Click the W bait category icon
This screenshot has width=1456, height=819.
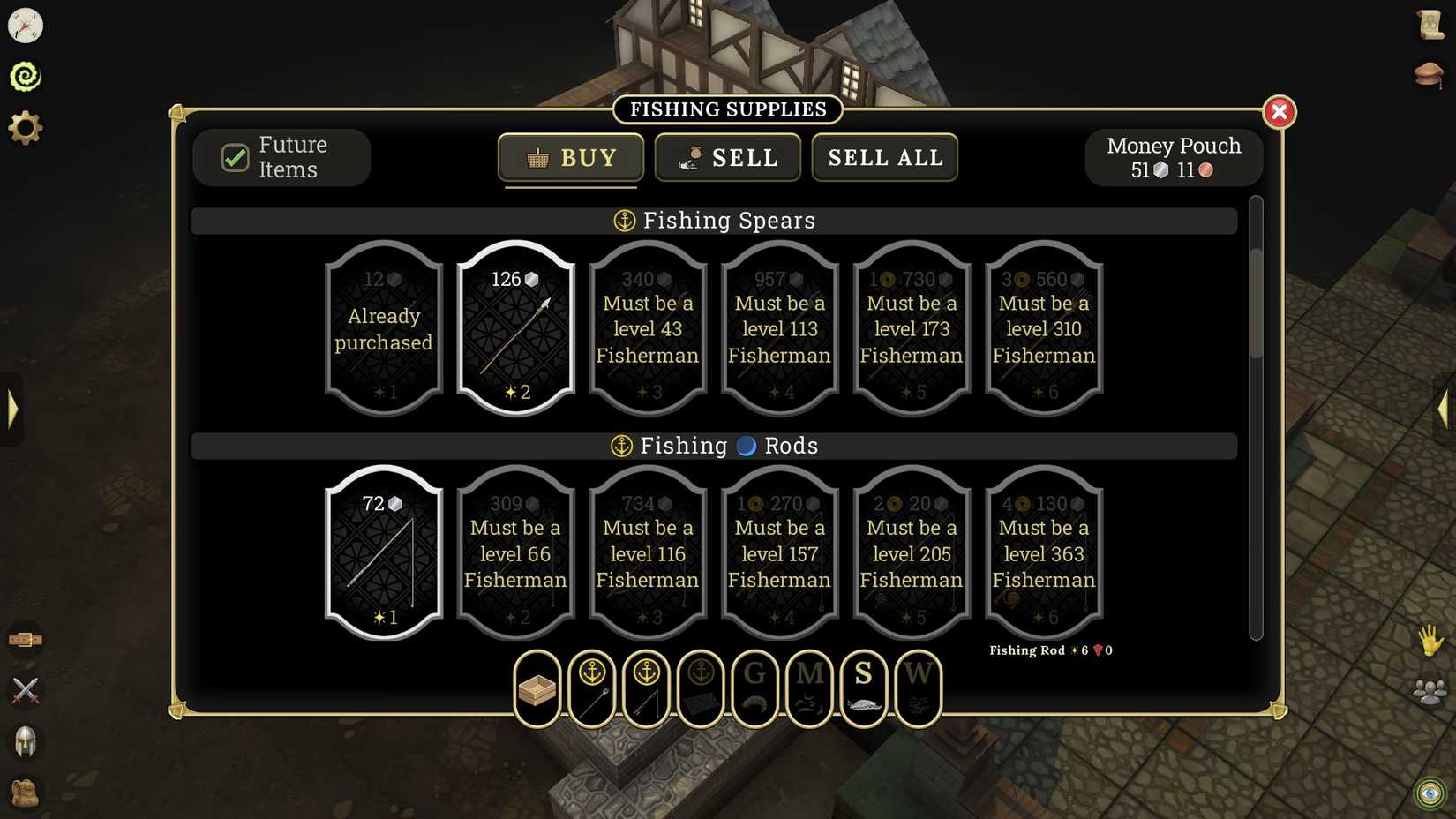[919, 688]
